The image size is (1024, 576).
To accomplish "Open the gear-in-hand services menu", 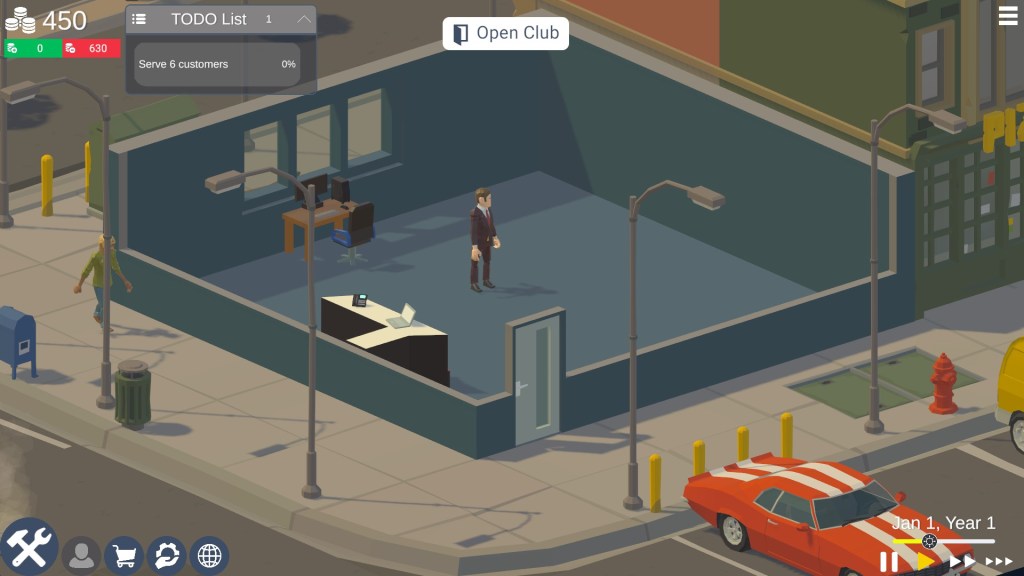I will tap(167, 556).
